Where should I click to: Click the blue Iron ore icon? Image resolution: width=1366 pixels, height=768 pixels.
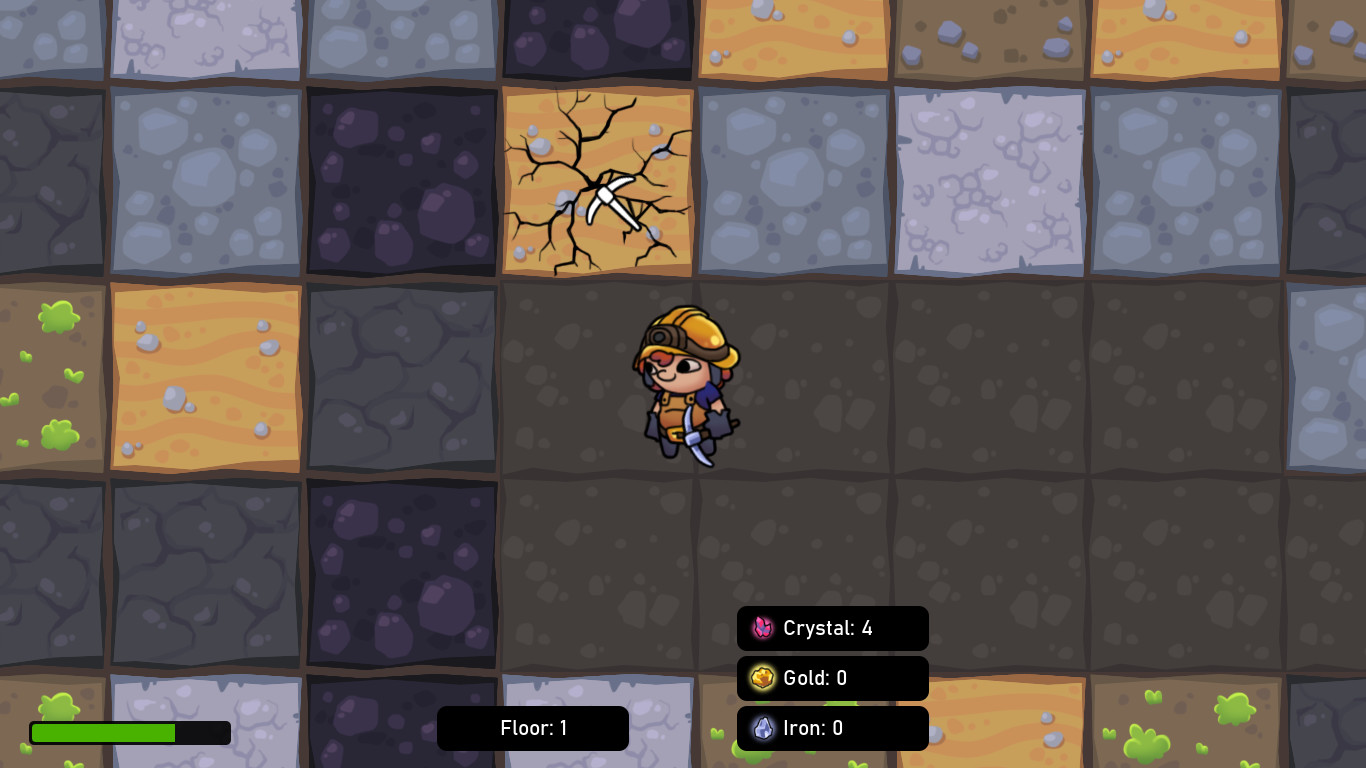point(762,728)
